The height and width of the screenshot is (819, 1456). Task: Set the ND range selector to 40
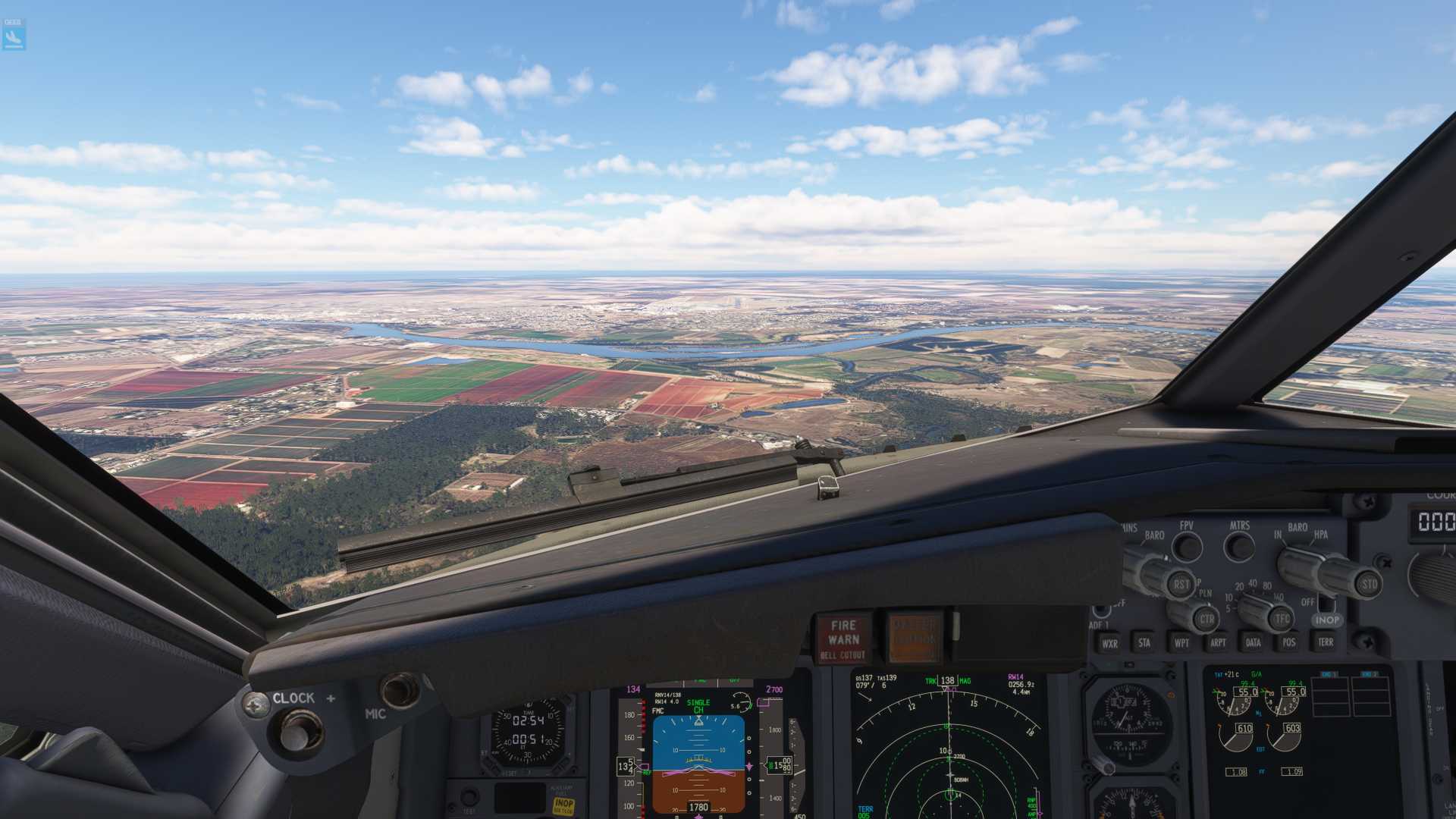[x=1252, y=582]
